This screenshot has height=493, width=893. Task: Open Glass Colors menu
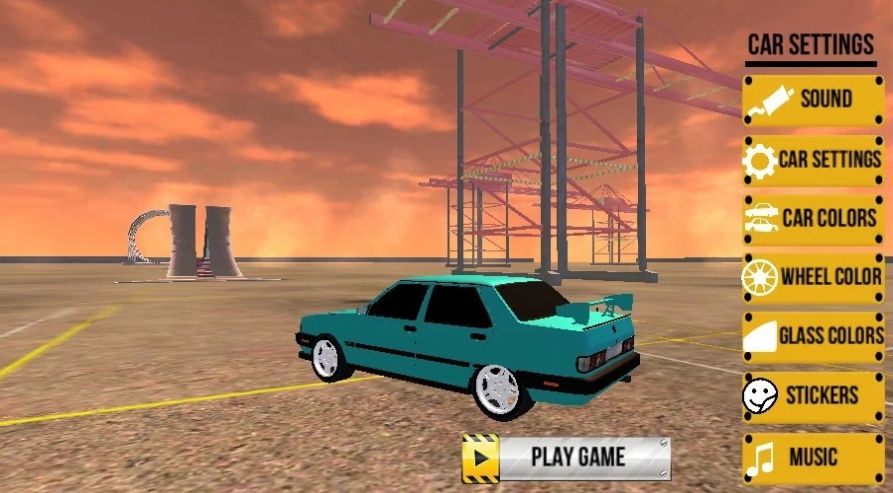point(813,336)
